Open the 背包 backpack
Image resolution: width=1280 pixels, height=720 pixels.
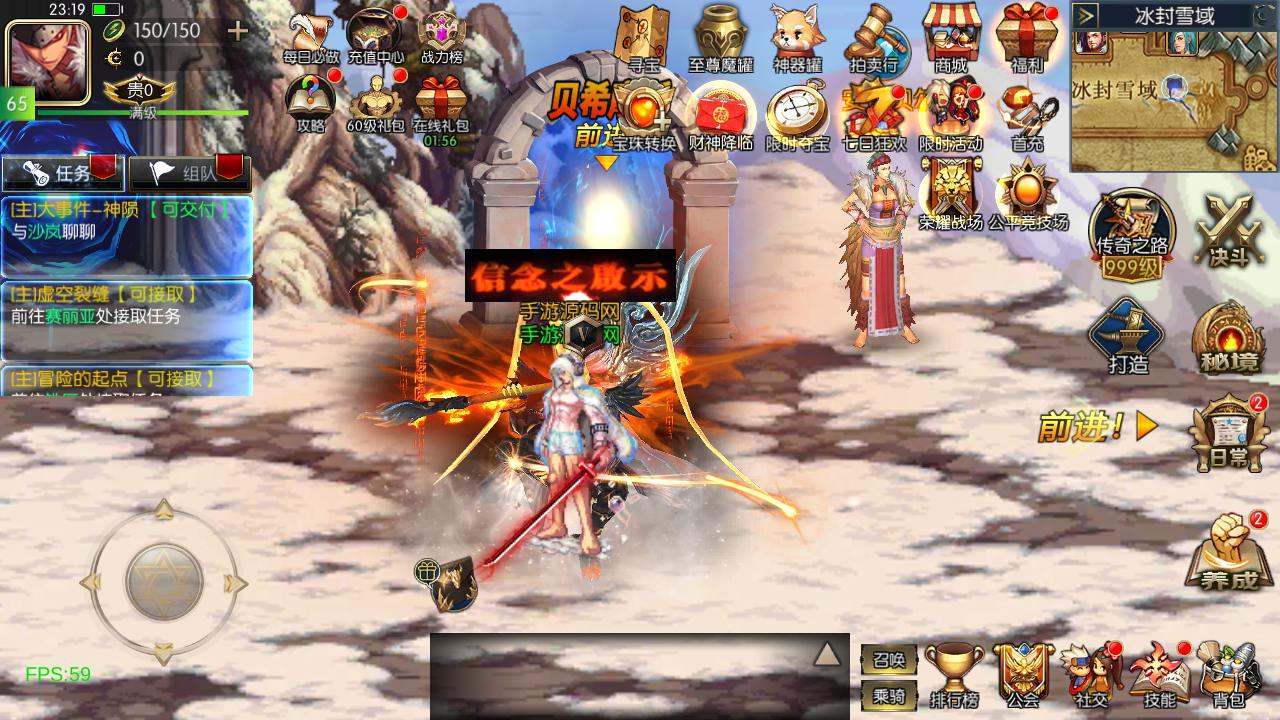(x=1227, y=675)
